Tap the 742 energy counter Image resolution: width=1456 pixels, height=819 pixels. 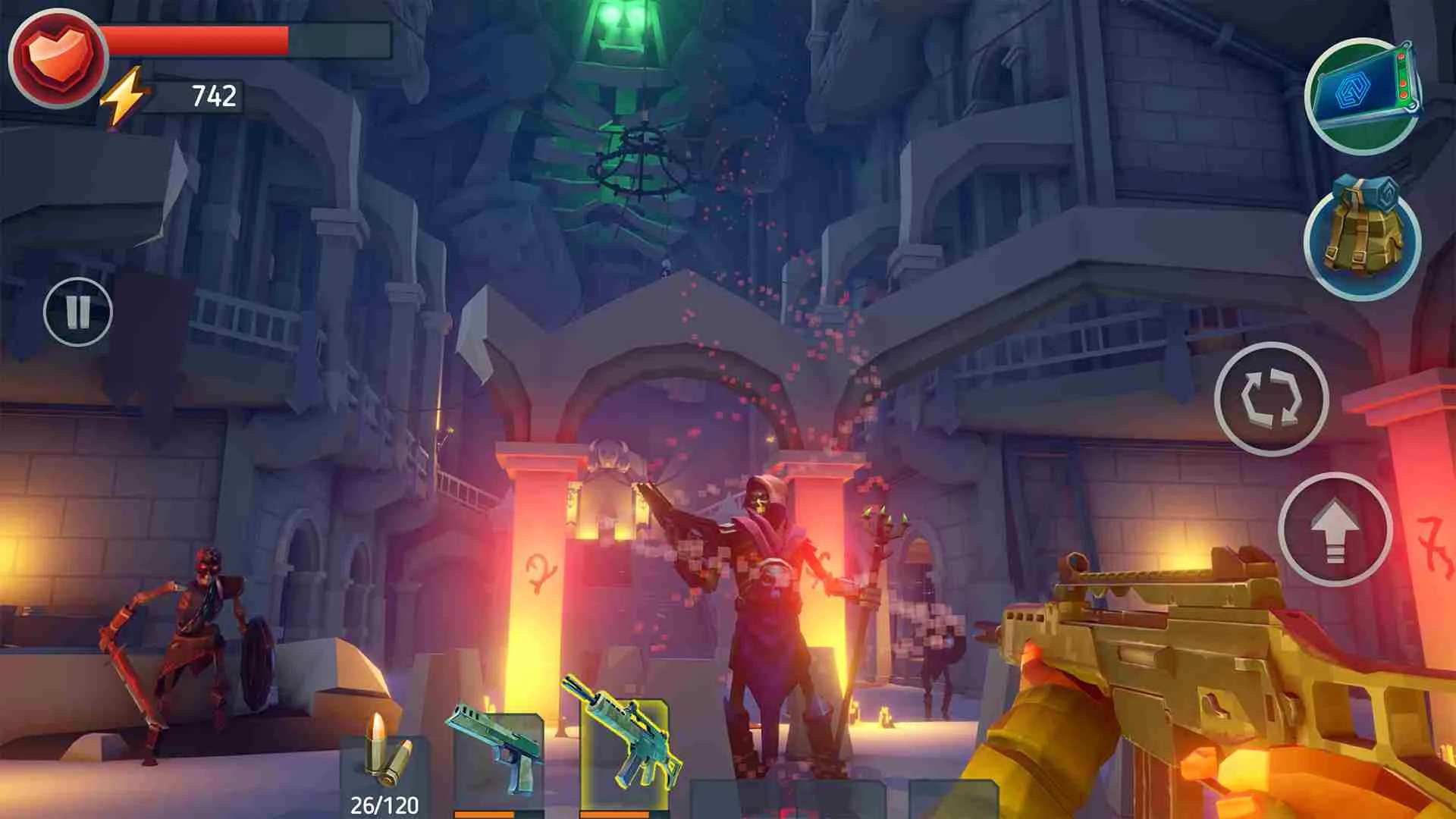coord(215,96)
